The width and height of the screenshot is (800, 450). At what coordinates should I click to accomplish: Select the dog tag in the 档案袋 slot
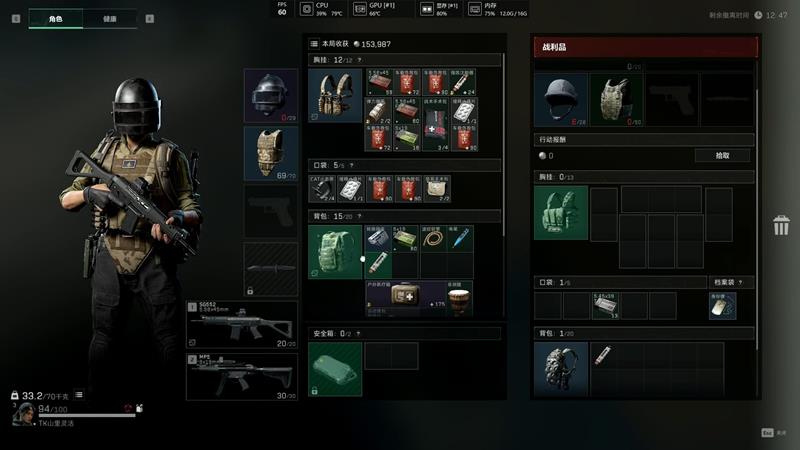click(x=721, y=306)
